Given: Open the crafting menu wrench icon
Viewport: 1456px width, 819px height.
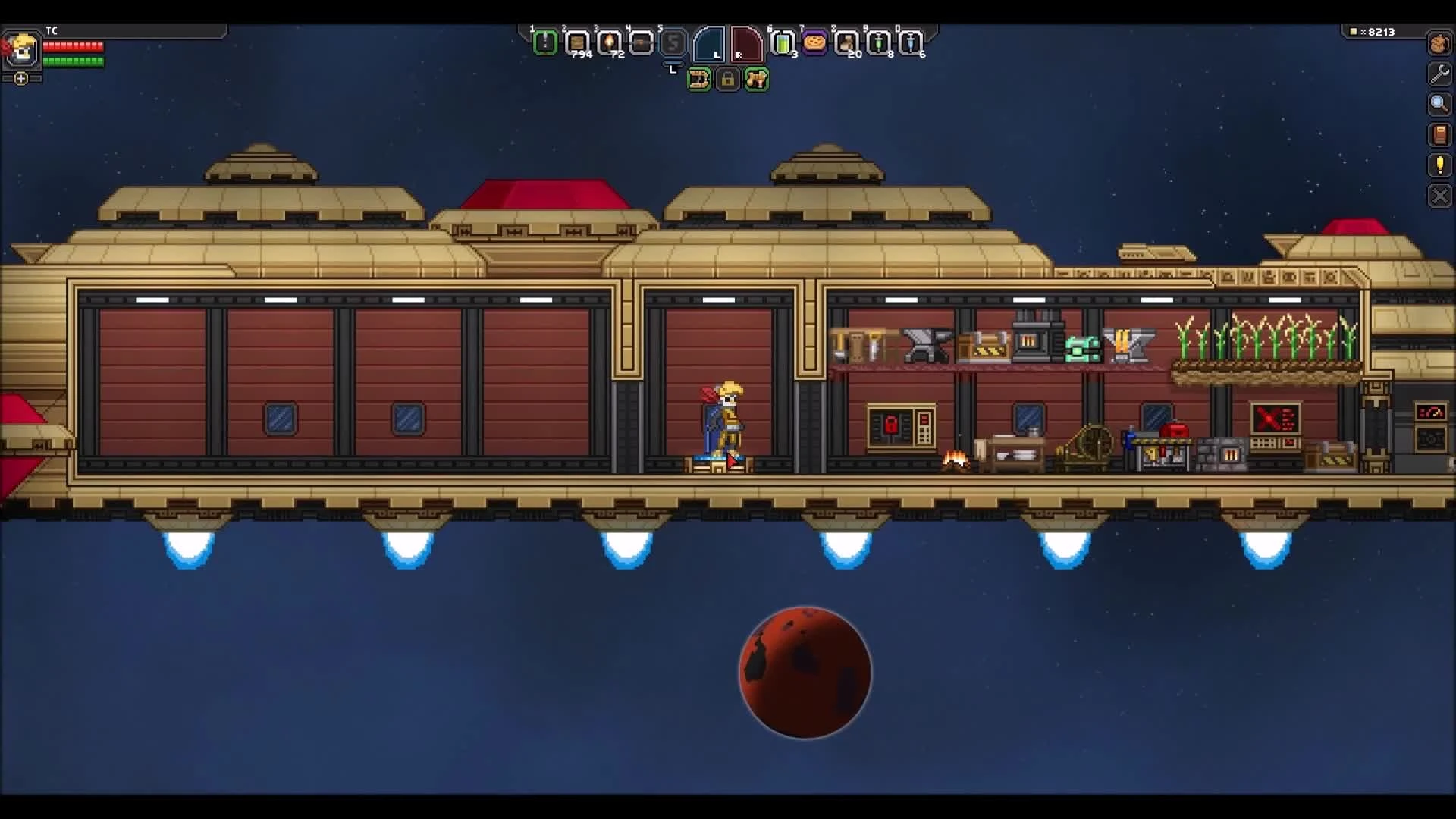Looking at the screenshot, I should coord(1439,74).
